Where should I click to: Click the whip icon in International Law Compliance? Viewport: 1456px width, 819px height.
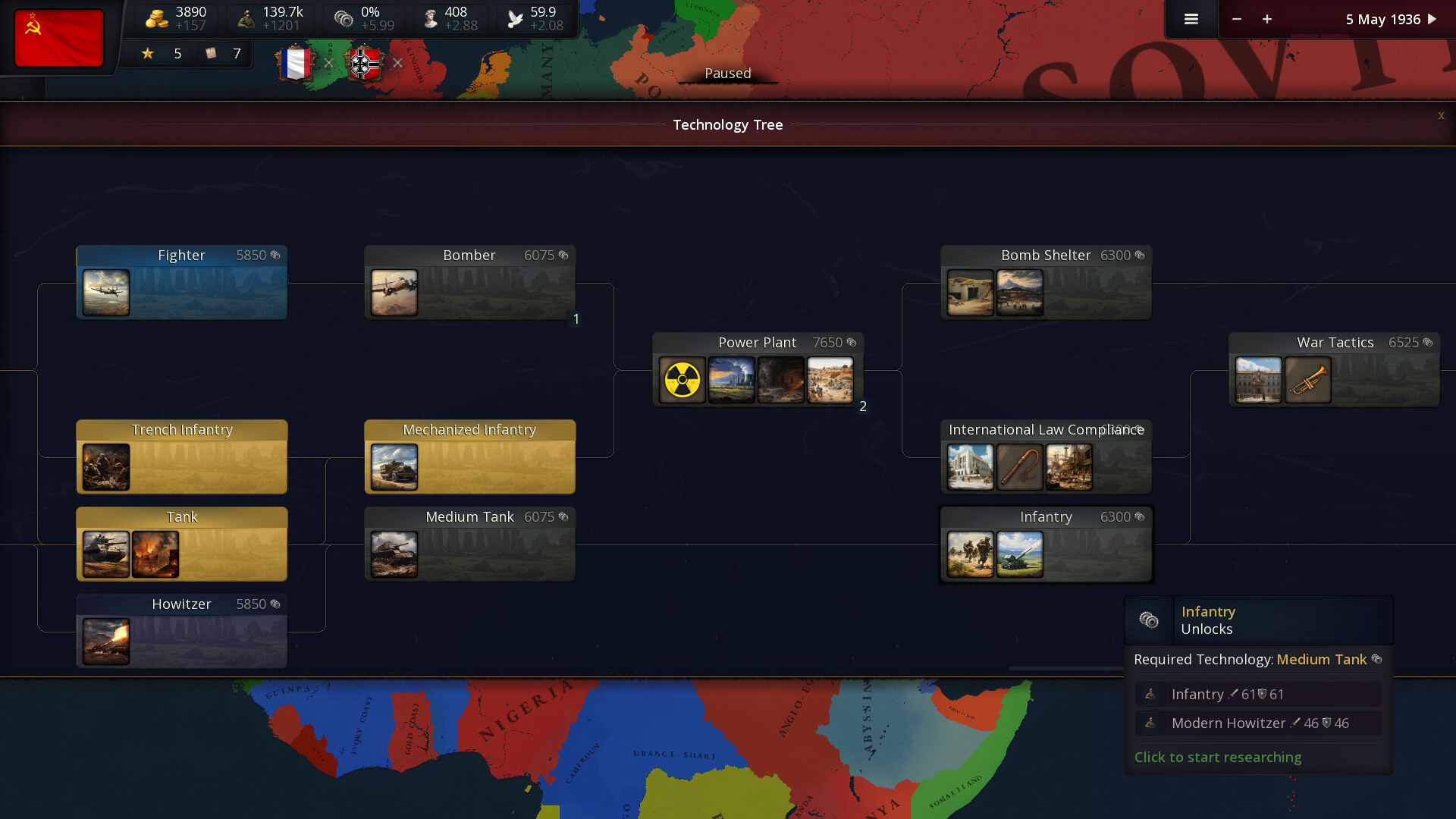(x=1020, y=466)
